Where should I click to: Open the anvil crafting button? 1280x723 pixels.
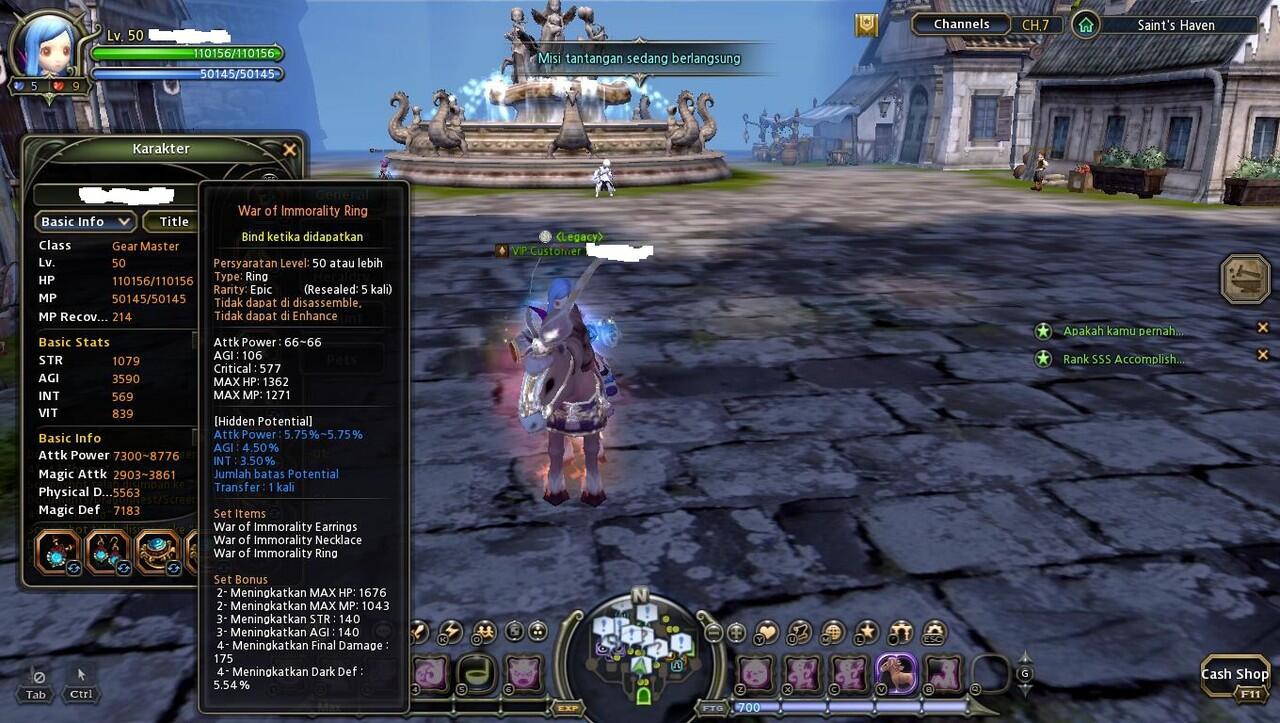tap(1245, 279)
